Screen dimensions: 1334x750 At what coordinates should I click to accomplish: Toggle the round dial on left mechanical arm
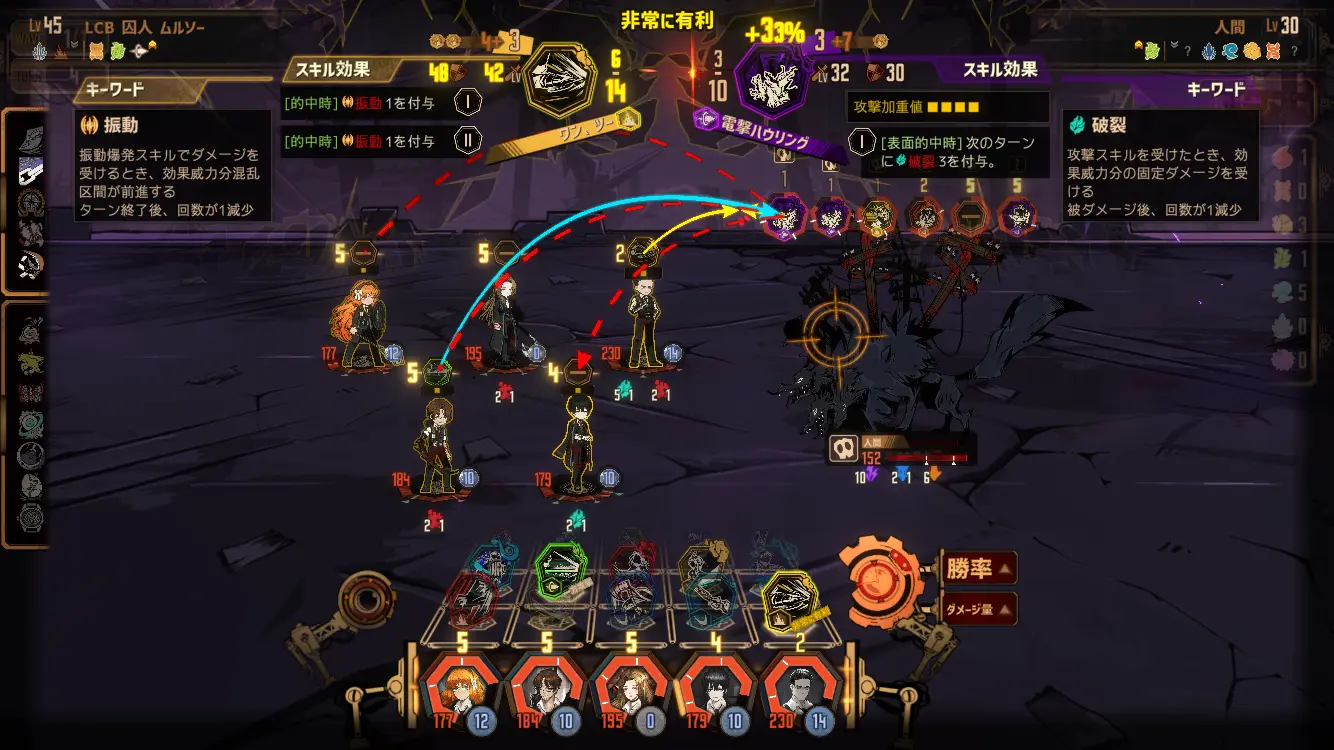tap(362, 601)
